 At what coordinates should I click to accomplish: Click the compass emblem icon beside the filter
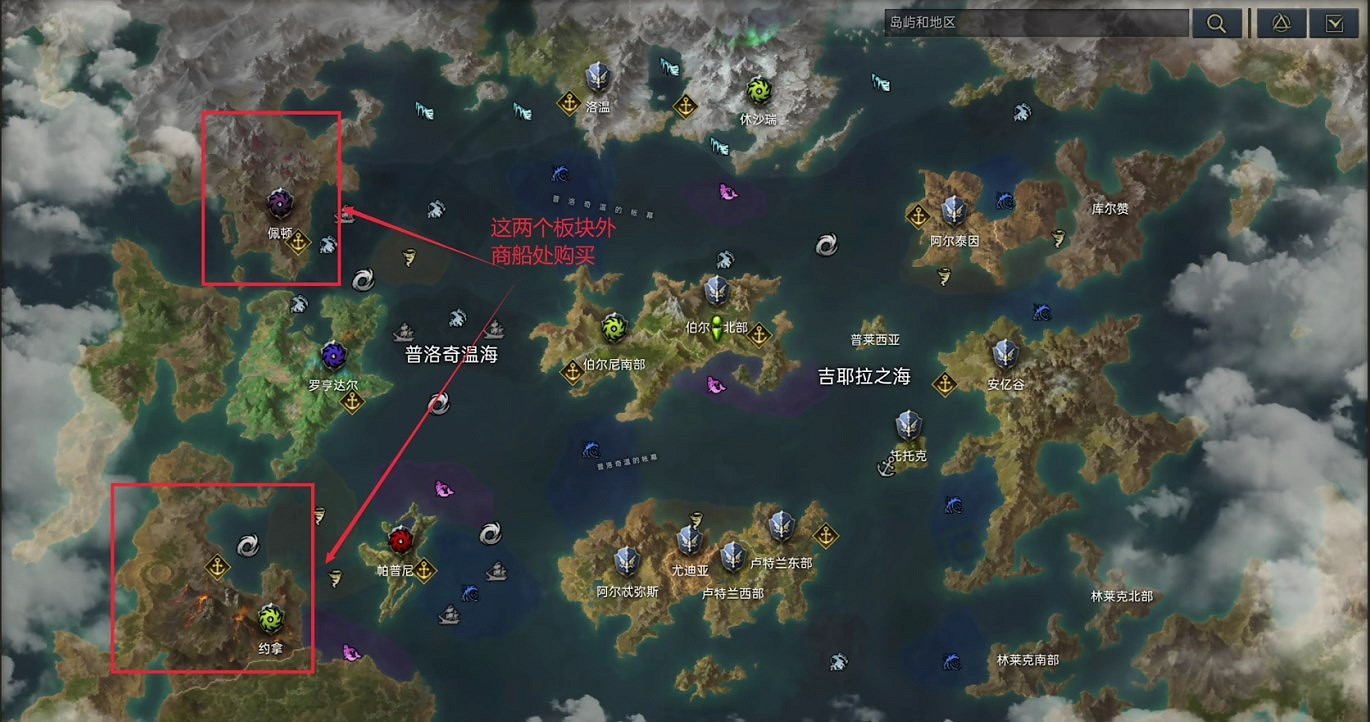tap(1280, 22)
